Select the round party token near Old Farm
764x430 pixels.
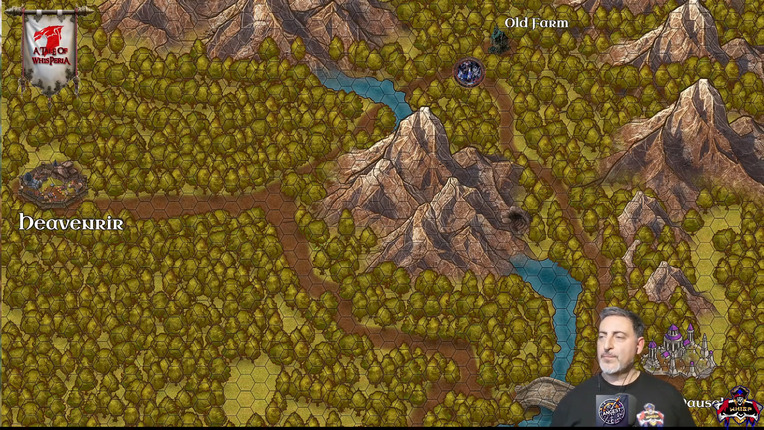(x=469, y=71)
